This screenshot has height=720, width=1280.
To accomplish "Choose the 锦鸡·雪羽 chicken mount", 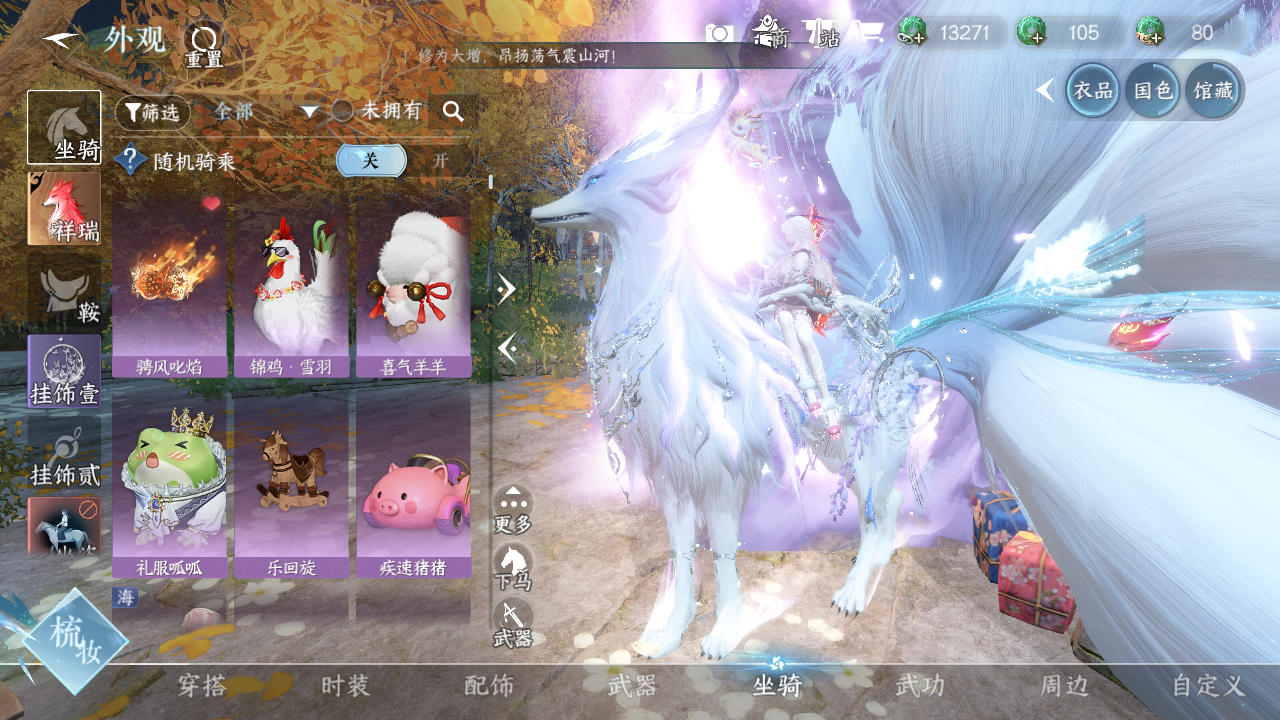I will pos(291,285).
